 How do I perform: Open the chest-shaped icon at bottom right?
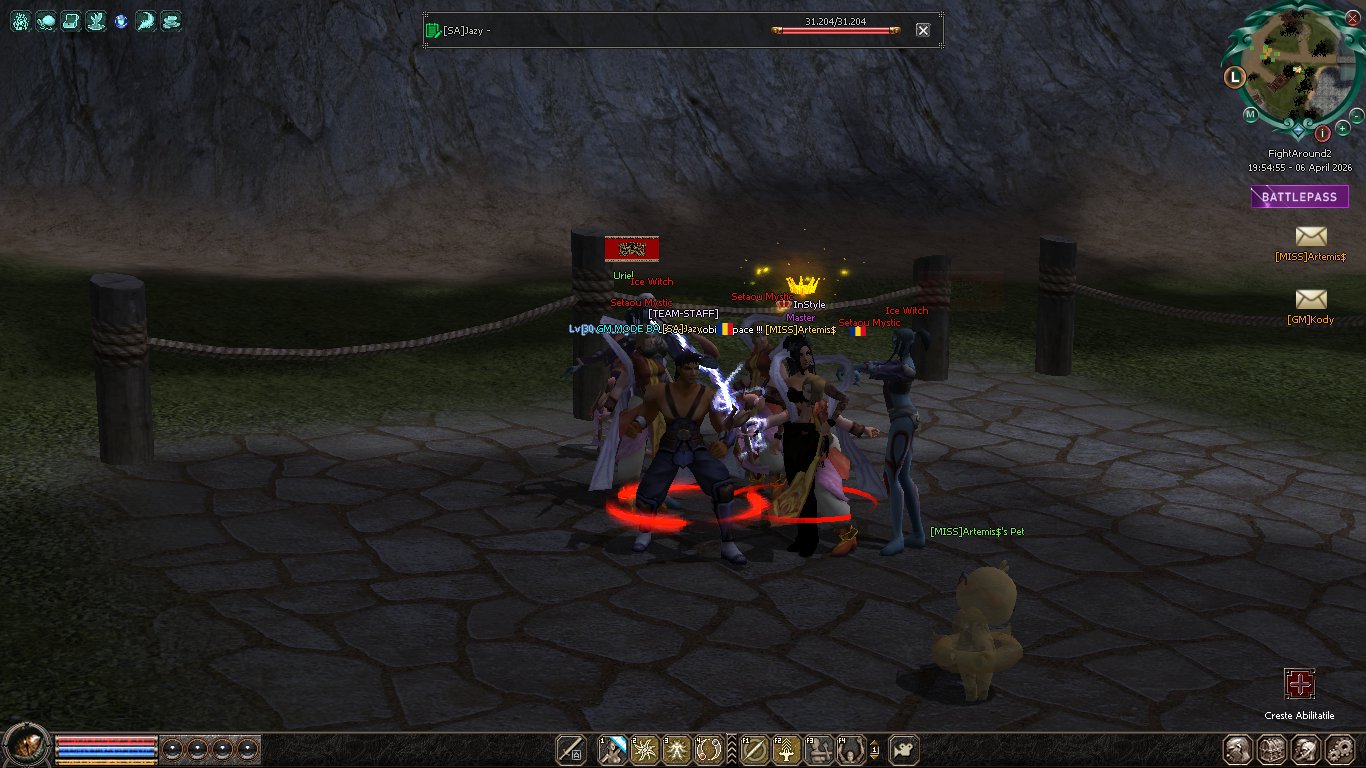pyautogui.click(x=1272, y=749)
